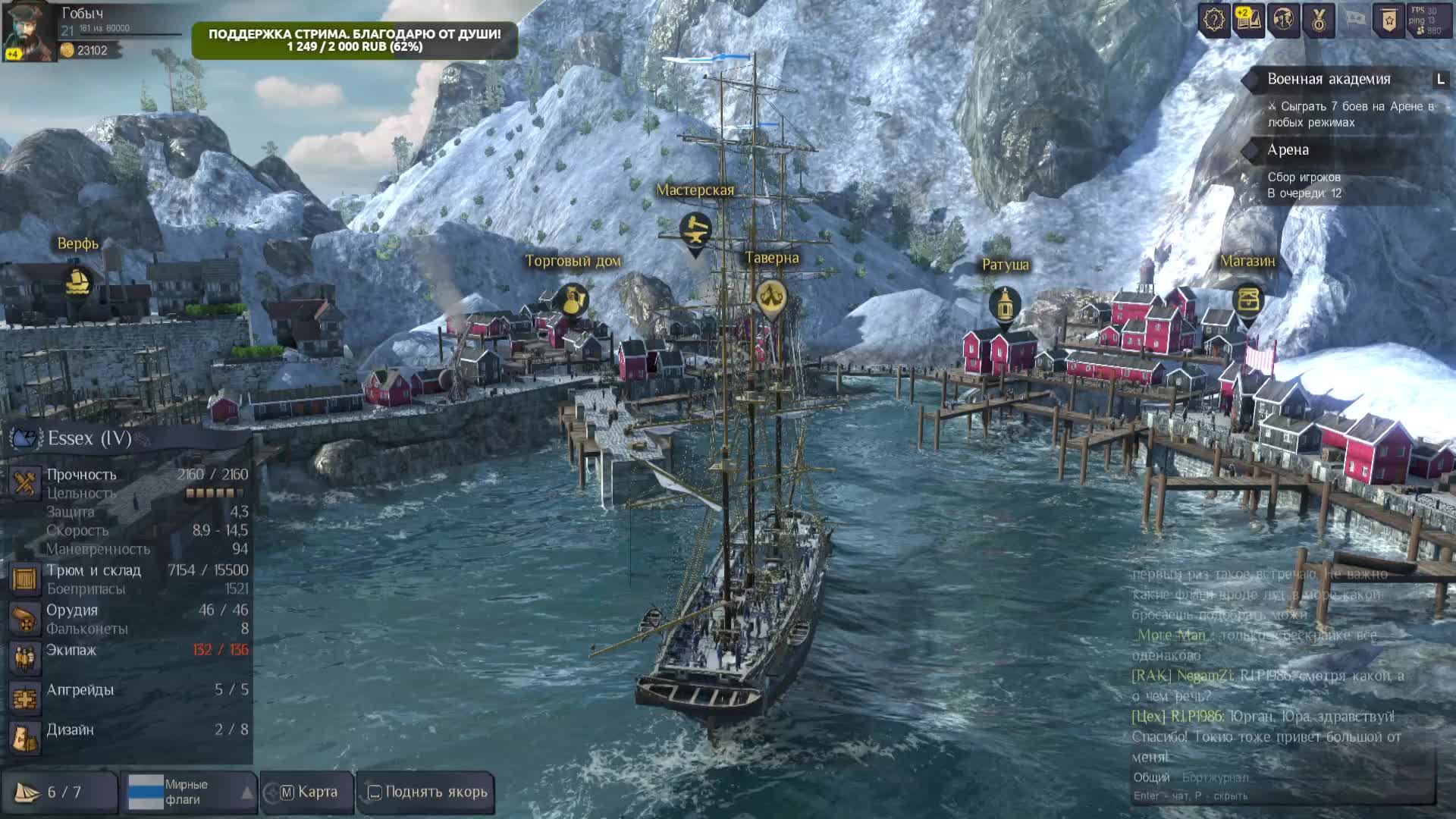Click the captain Гобыч portrait

point(29,31)
